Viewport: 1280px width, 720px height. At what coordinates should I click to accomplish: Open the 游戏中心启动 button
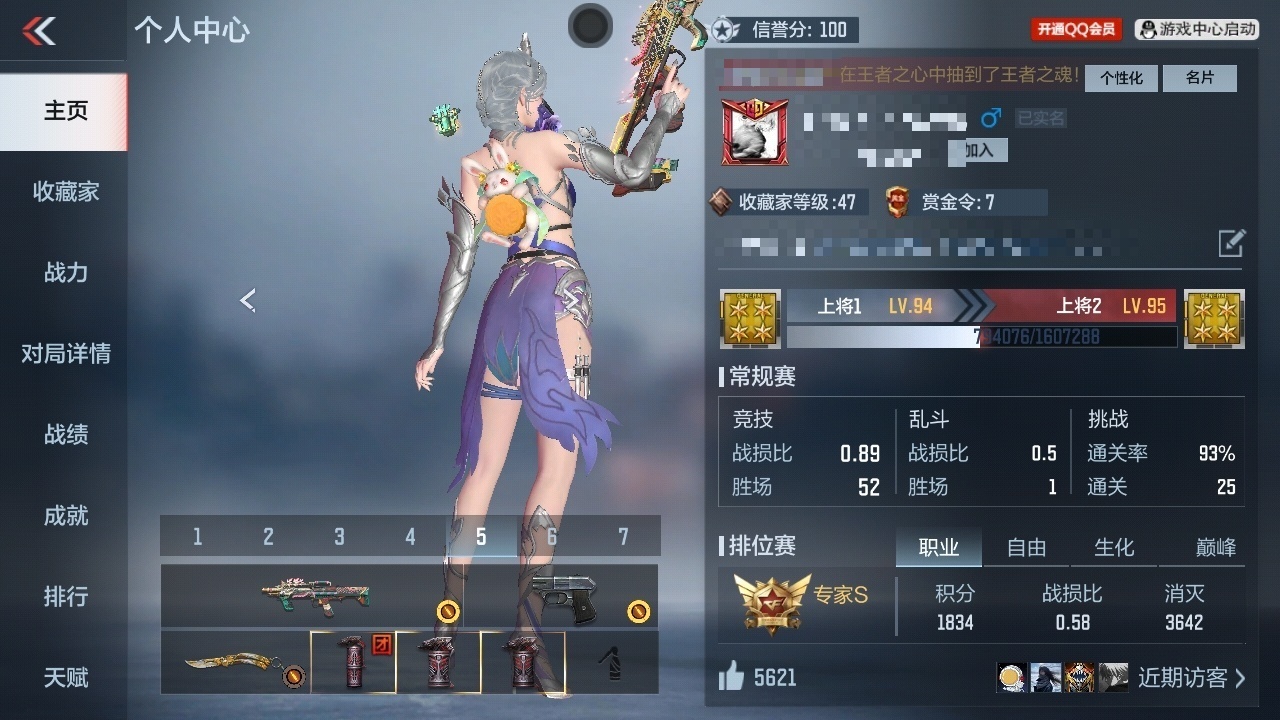click(x=1197, y=29)
